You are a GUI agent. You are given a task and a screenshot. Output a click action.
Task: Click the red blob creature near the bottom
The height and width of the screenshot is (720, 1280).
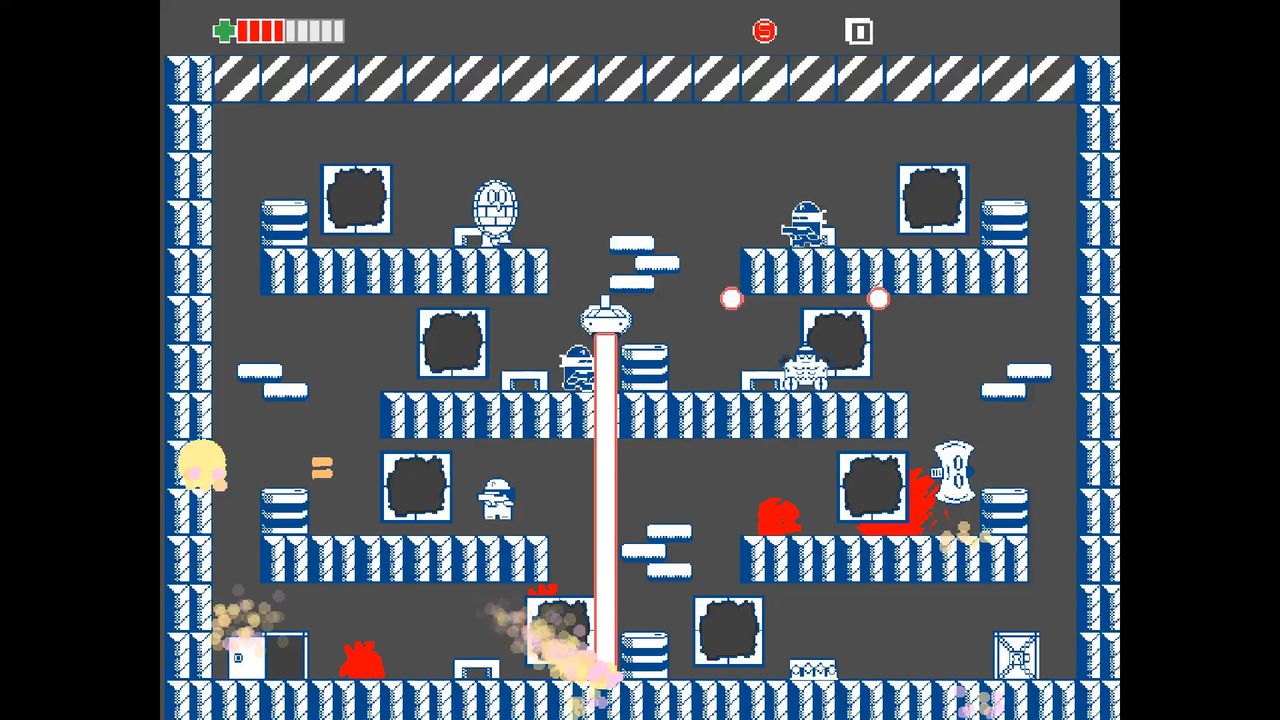pyautogui.click(x=360, y=660)
